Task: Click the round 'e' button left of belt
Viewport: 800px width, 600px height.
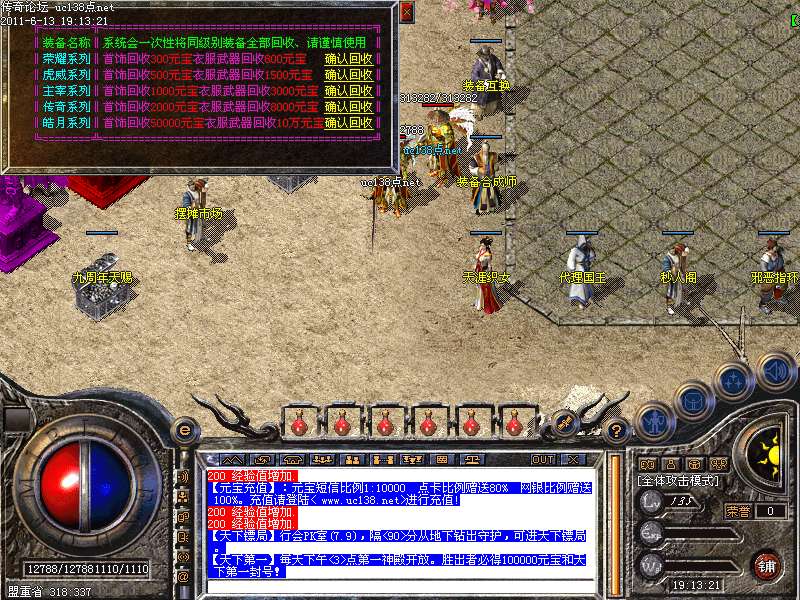Action: pos(184,431)
